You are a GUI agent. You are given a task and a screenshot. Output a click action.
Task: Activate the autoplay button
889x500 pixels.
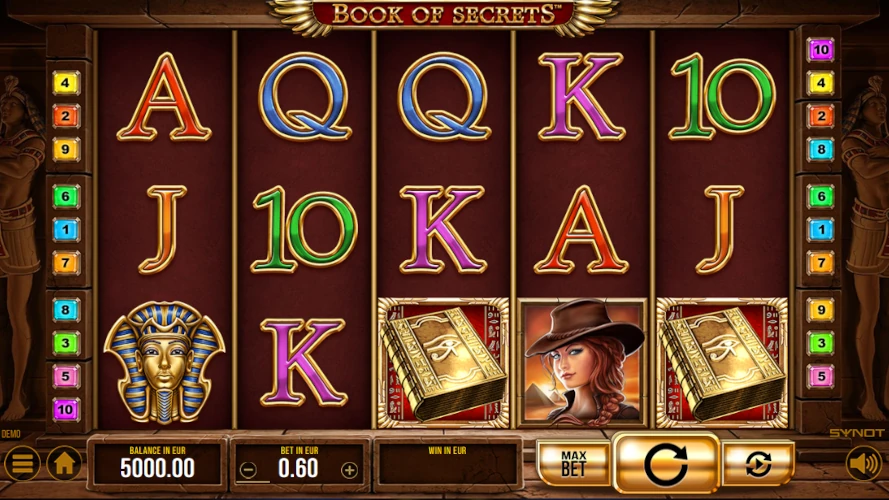(x=758, y=464)
